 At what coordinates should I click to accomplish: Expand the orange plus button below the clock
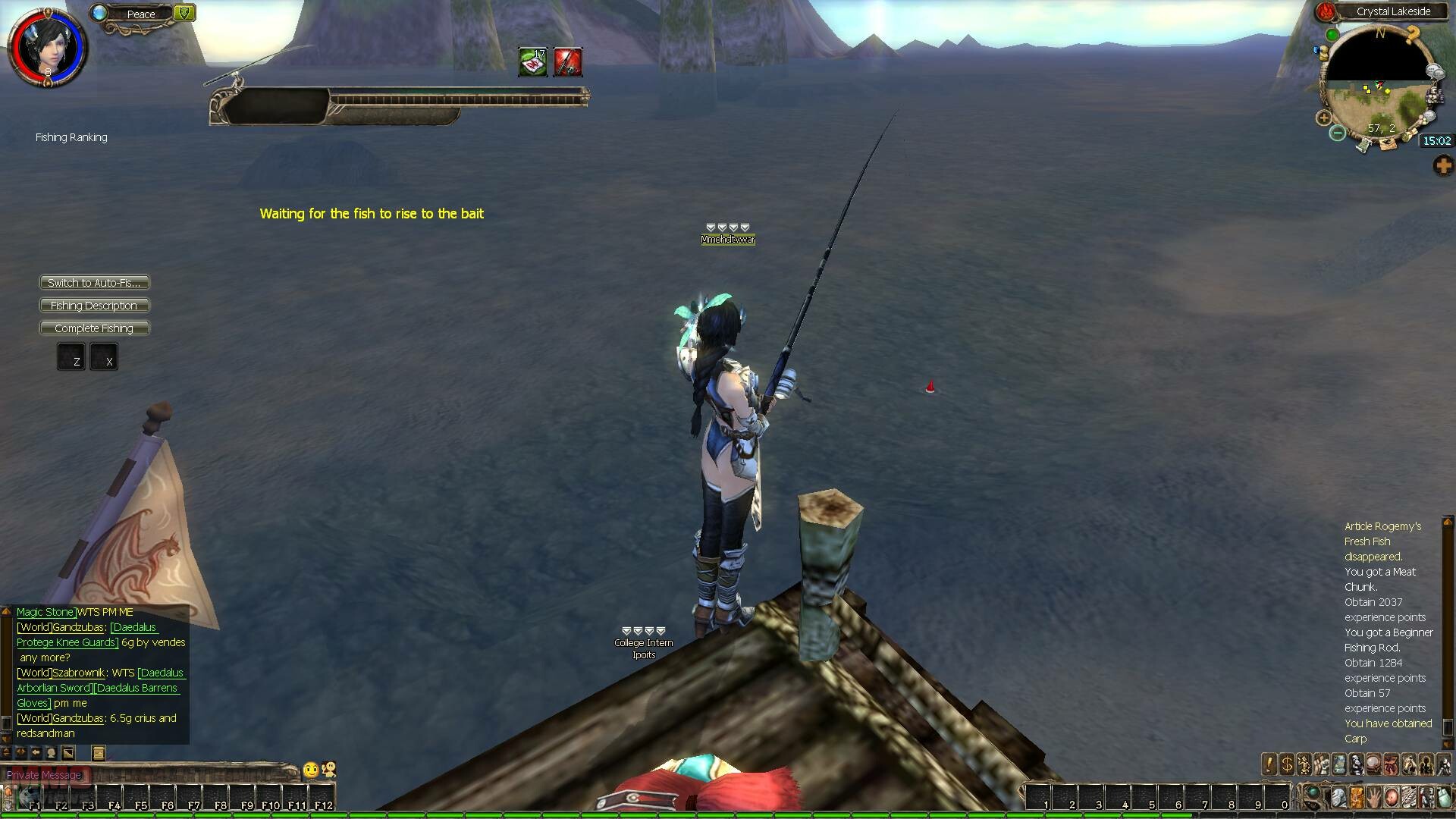pyautogui.click(x=1442, y=165)
